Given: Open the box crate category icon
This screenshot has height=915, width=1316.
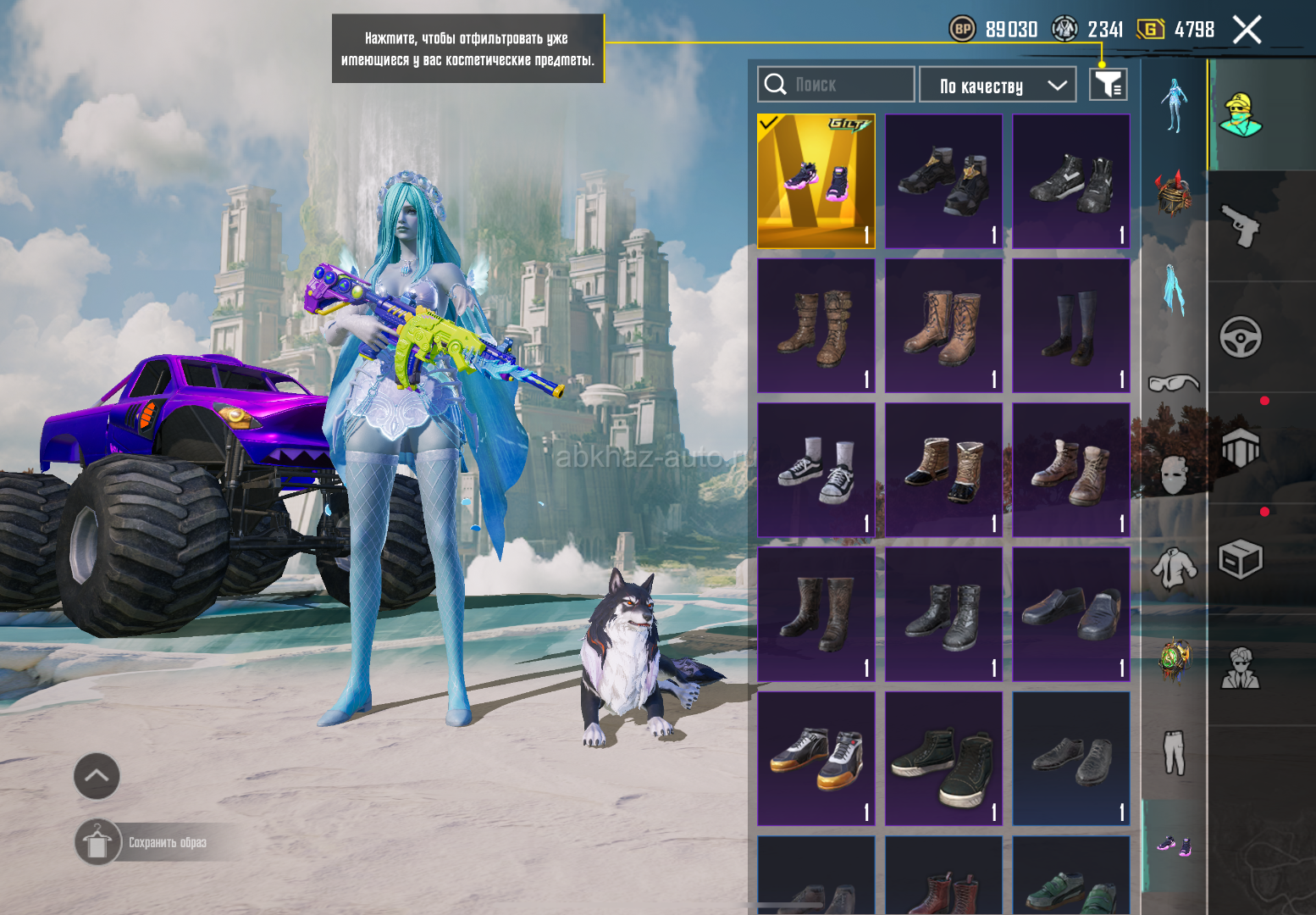Looking at the screenshot, I should [x=1241, y=559].
